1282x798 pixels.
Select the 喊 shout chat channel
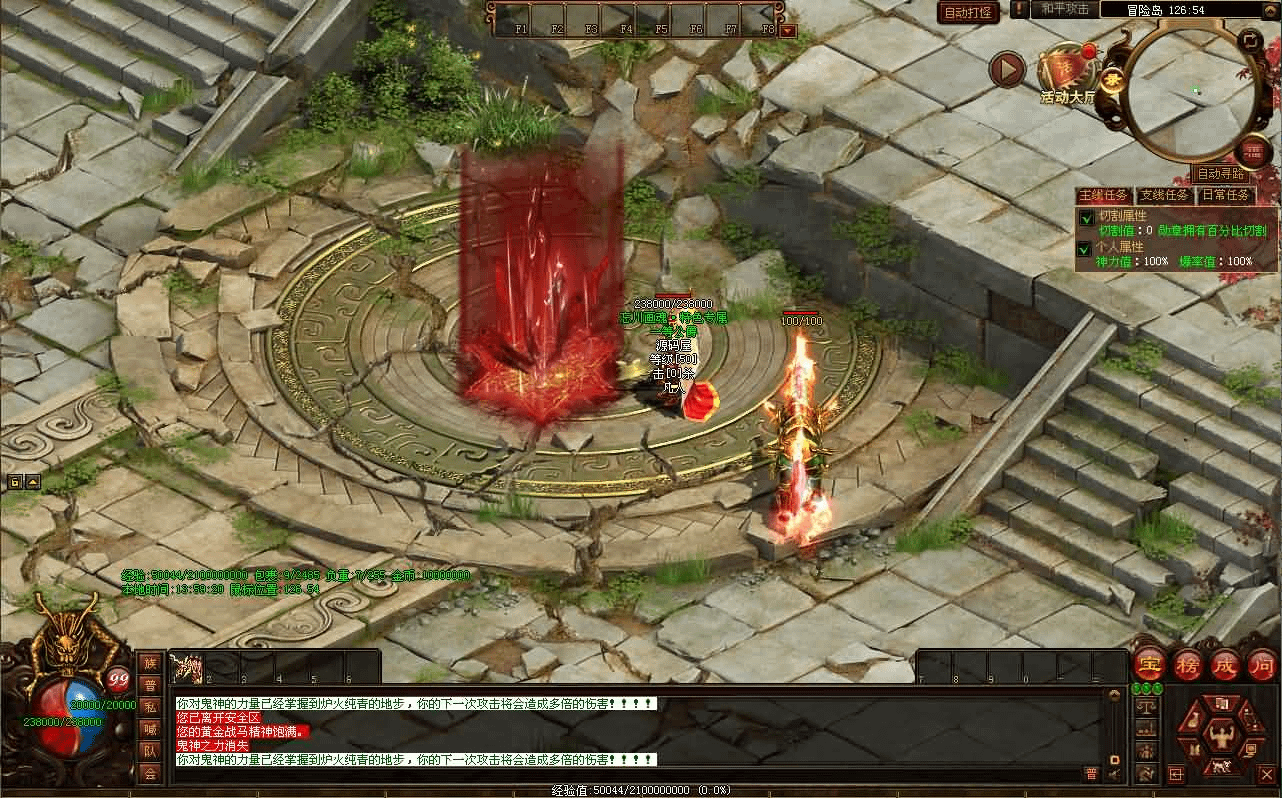click(x=150, y=728)
